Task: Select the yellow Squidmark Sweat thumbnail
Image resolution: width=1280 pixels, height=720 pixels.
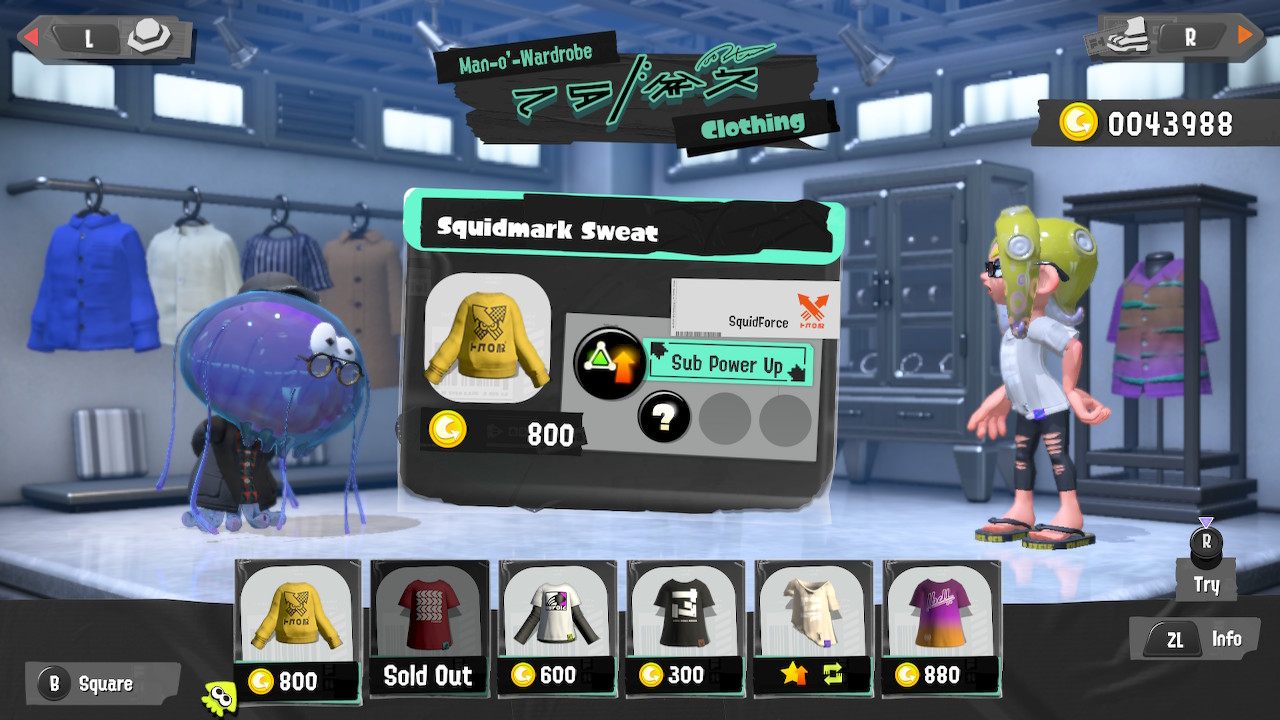Action: tap(296, 610)
